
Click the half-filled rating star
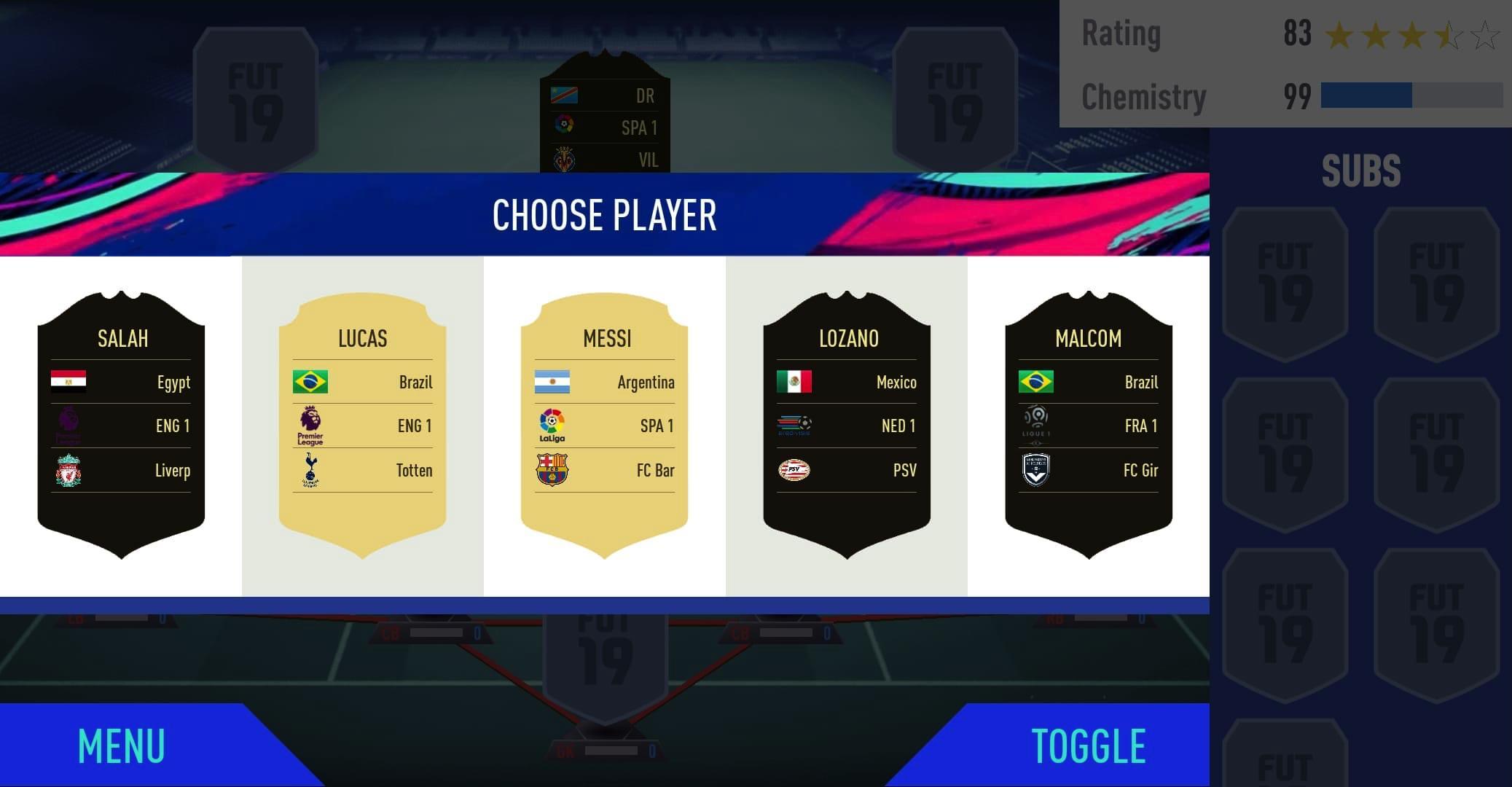[x=1451, y=33]
